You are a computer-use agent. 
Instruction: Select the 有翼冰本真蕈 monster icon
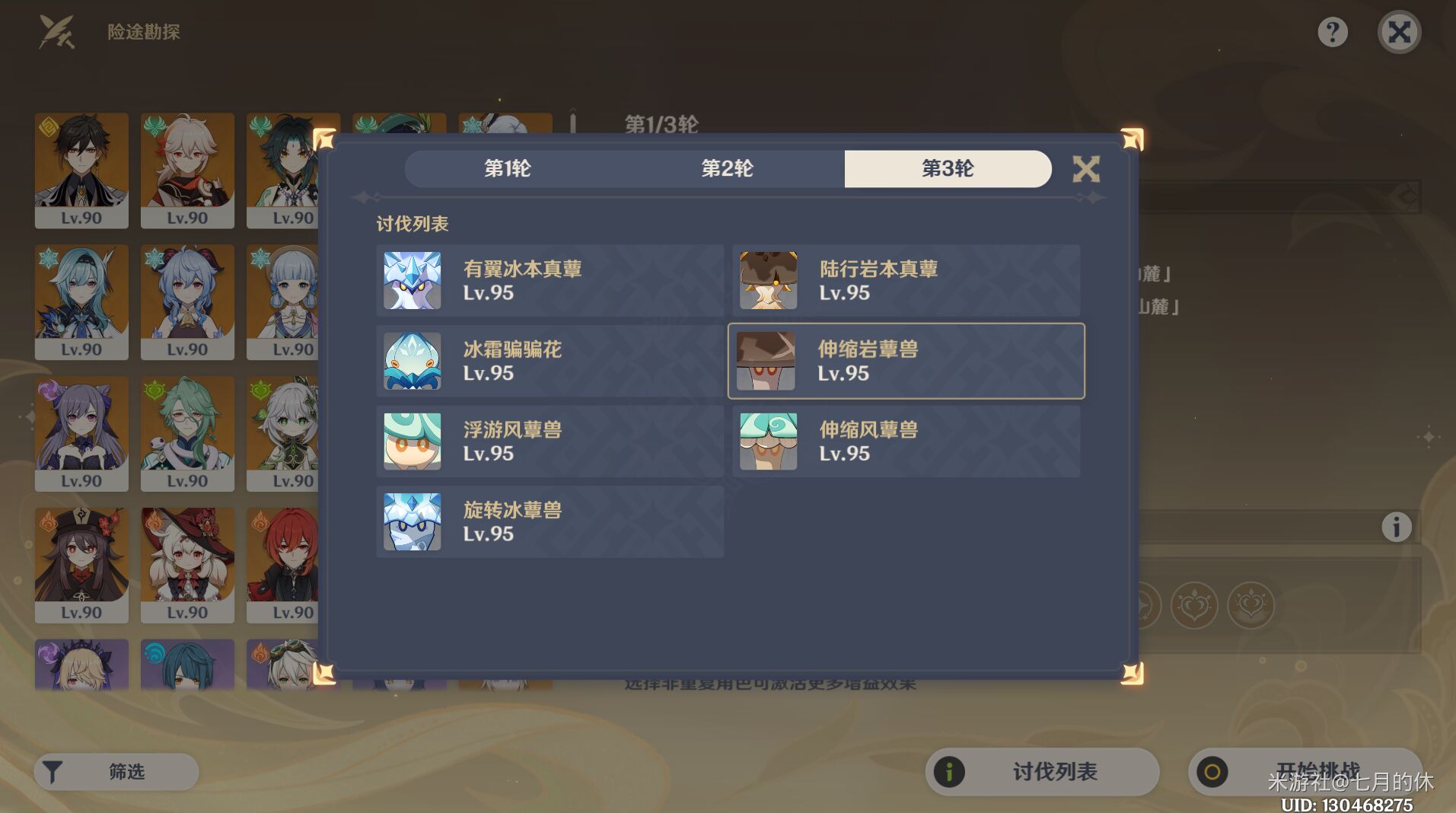pyautogui.click(x=411, y=280)
